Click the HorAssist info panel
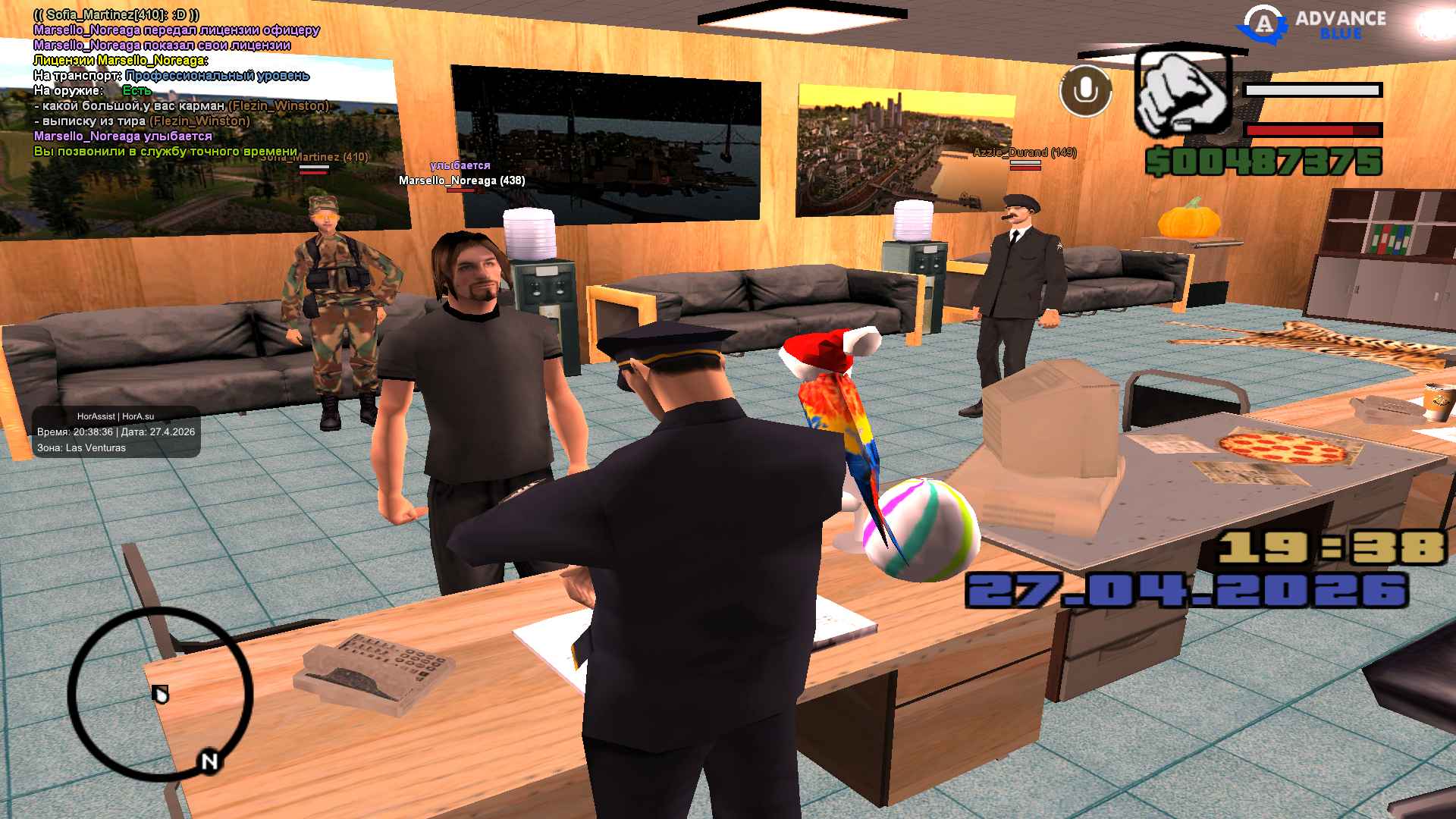Image resolution: width=1456 pixels, height=819 pixels. point(116,432)
